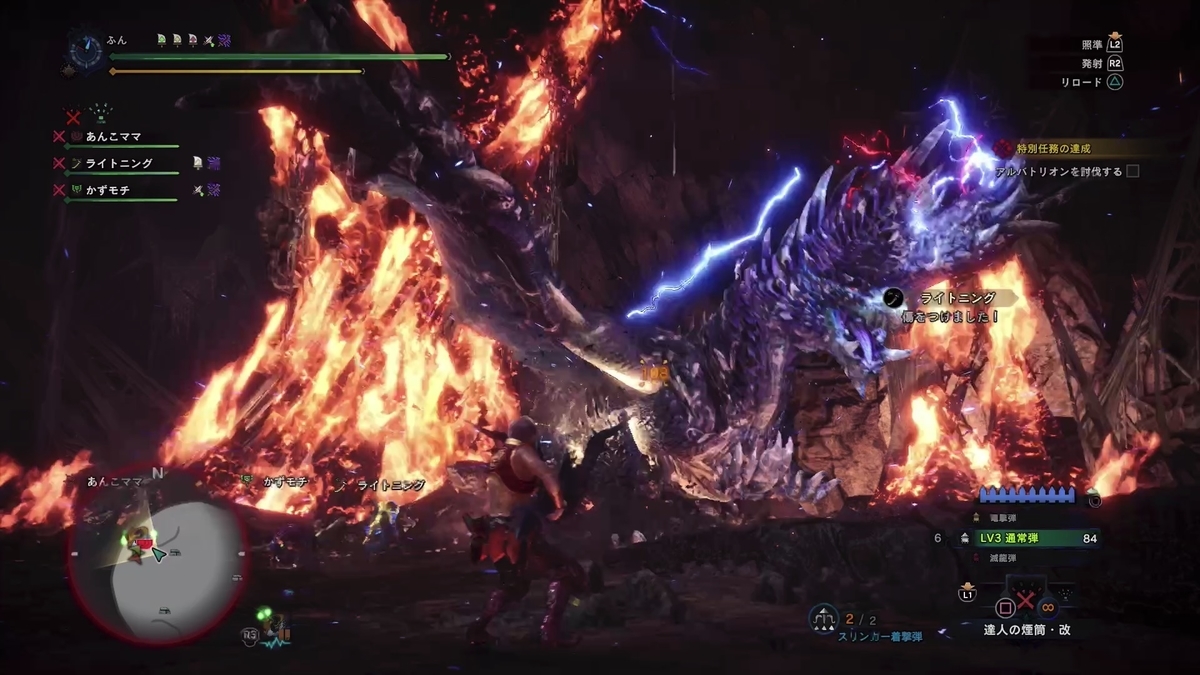Screen dimensions: 1200x675
Task: Select party member ライトニング in the list
Action: (x=118, y=163)
